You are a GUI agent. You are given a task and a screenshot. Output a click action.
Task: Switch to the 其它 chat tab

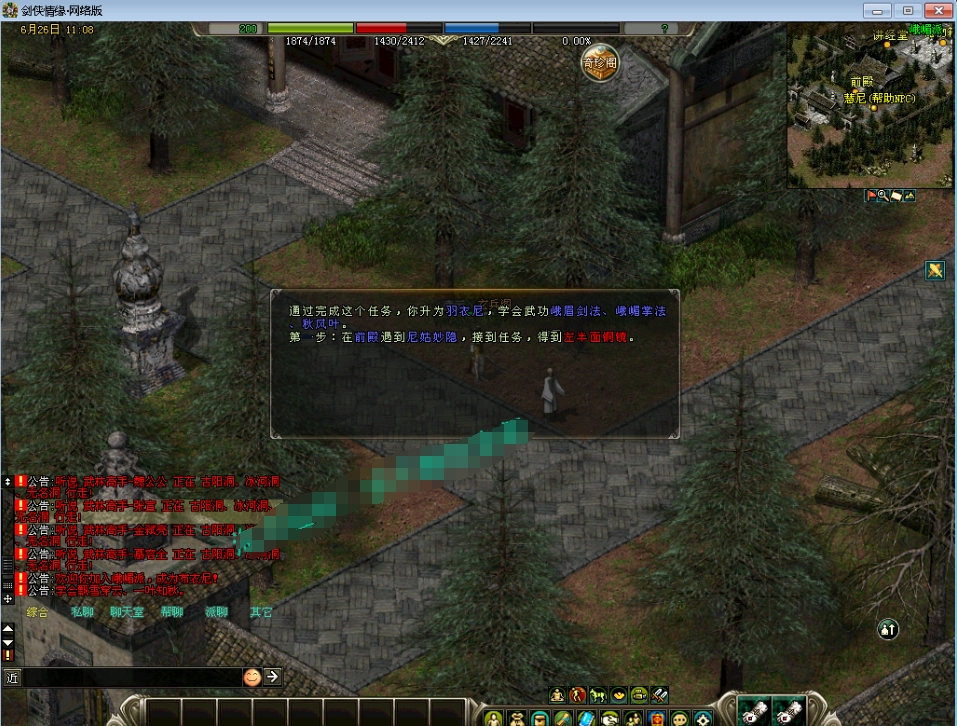point(261,612)
